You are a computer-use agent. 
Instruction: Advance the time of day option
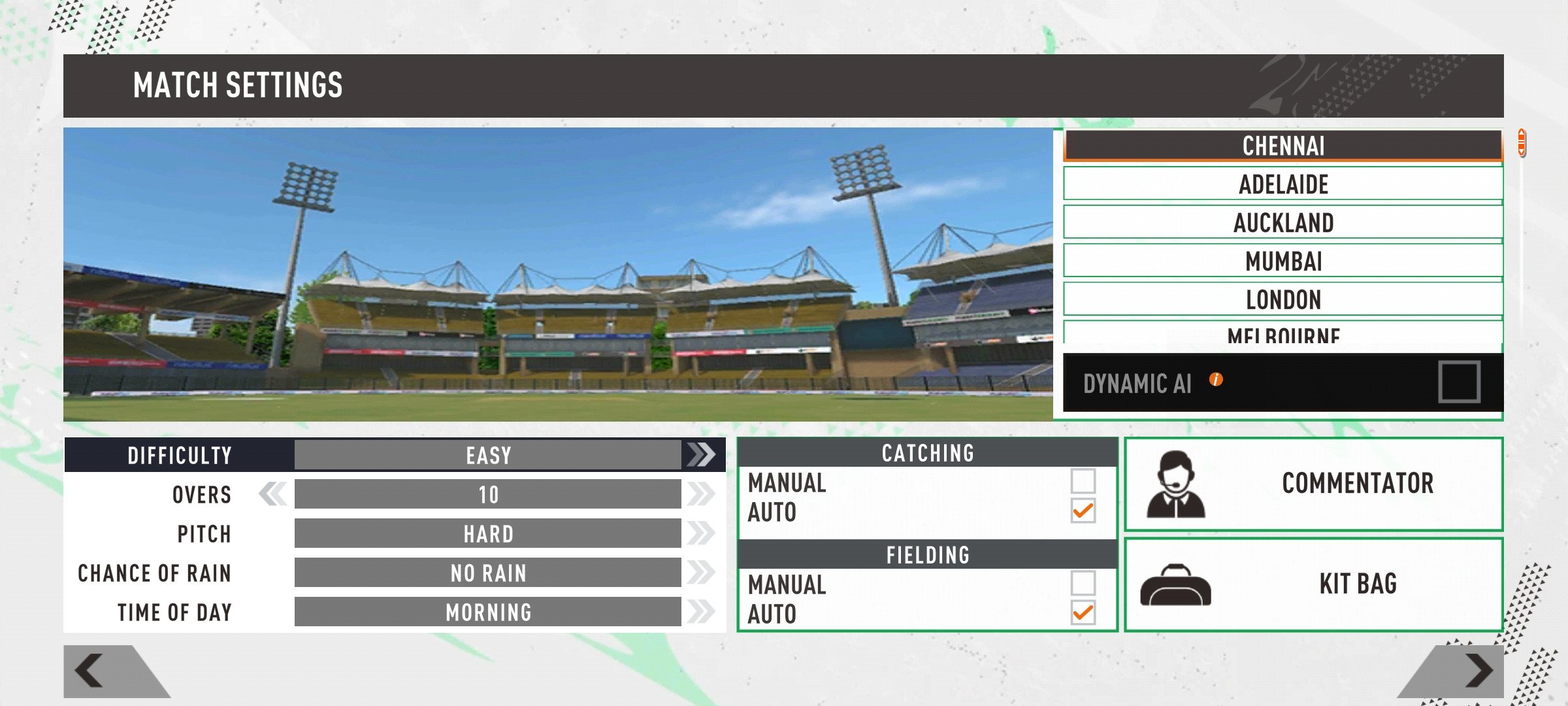(x=701, y=612)
